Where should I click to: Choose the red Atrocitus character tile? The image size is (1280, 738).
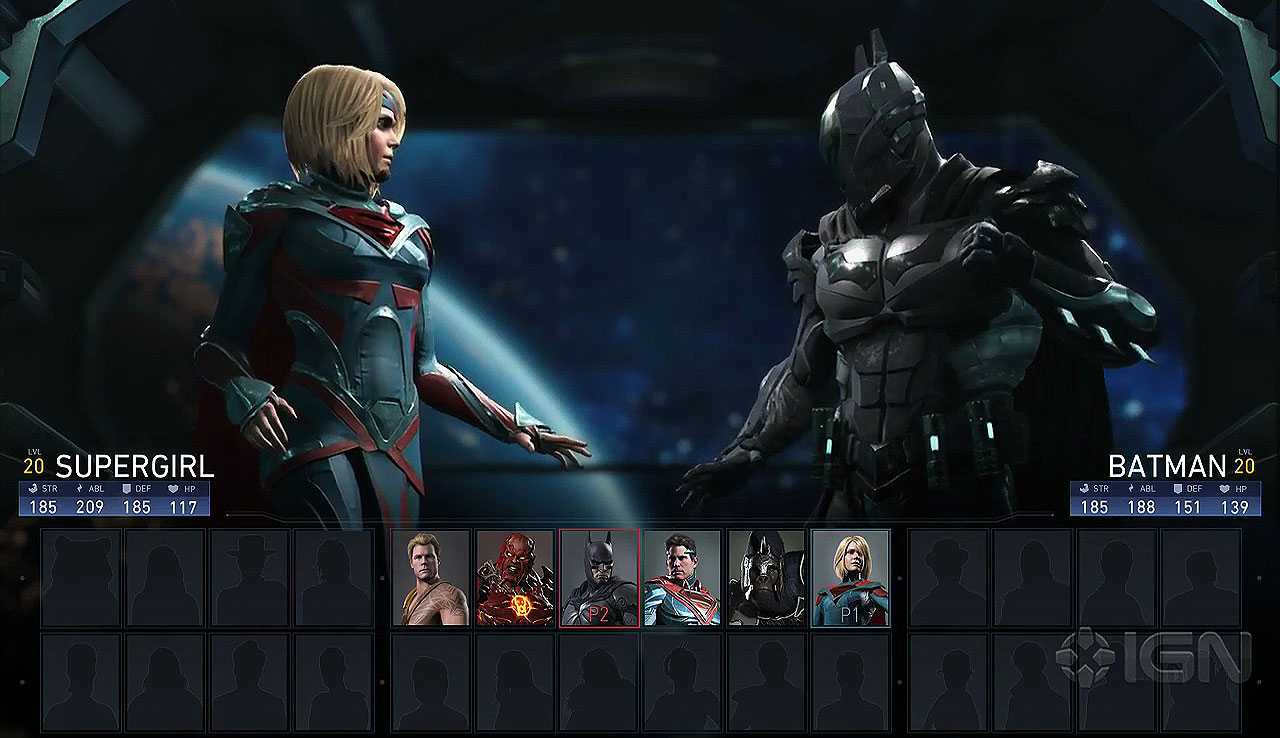tap(515, 578)
